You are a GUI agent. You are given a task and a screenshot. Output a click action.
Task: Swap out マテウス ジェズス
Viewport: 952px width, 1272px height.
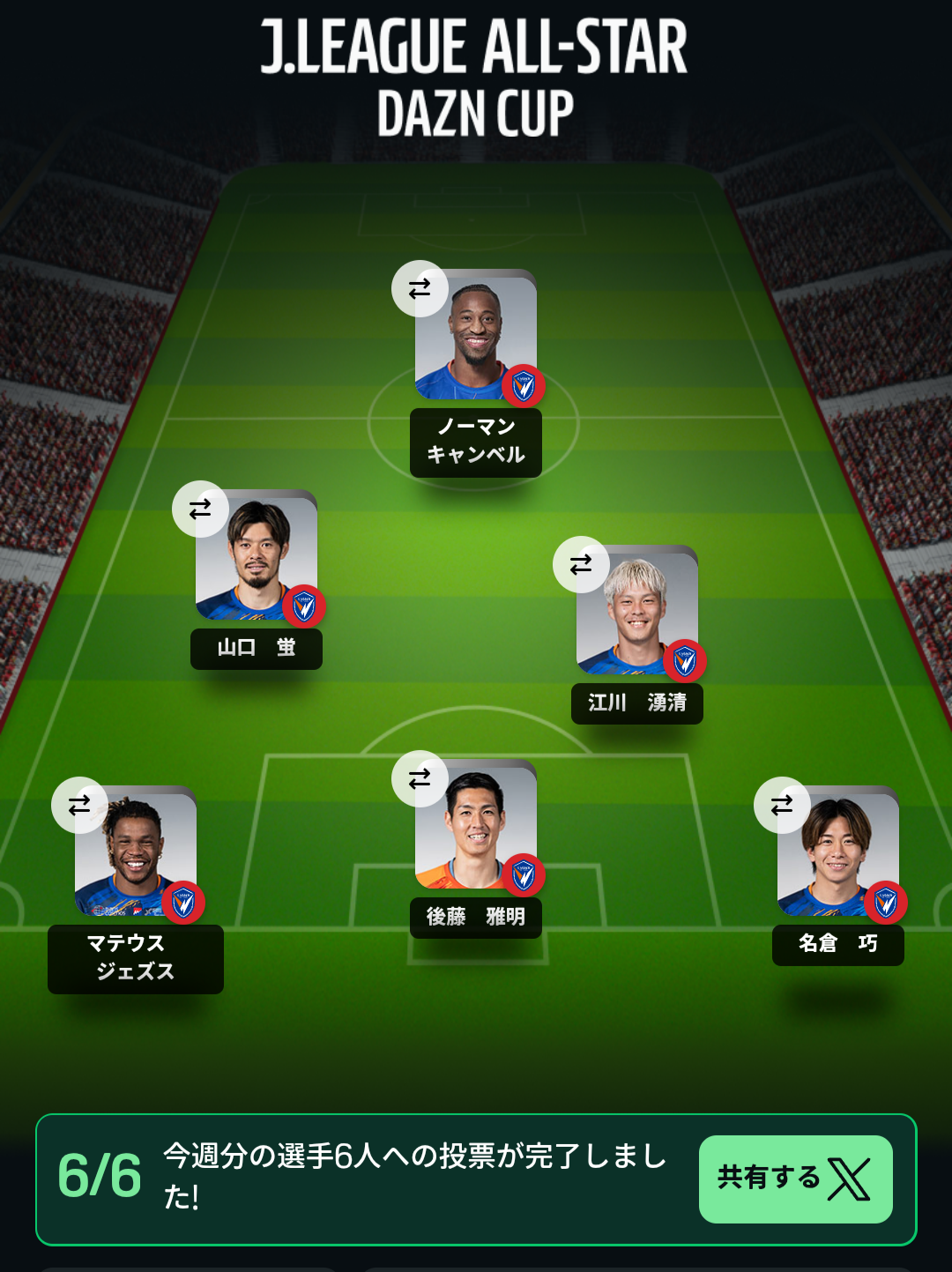click(79, 805)
